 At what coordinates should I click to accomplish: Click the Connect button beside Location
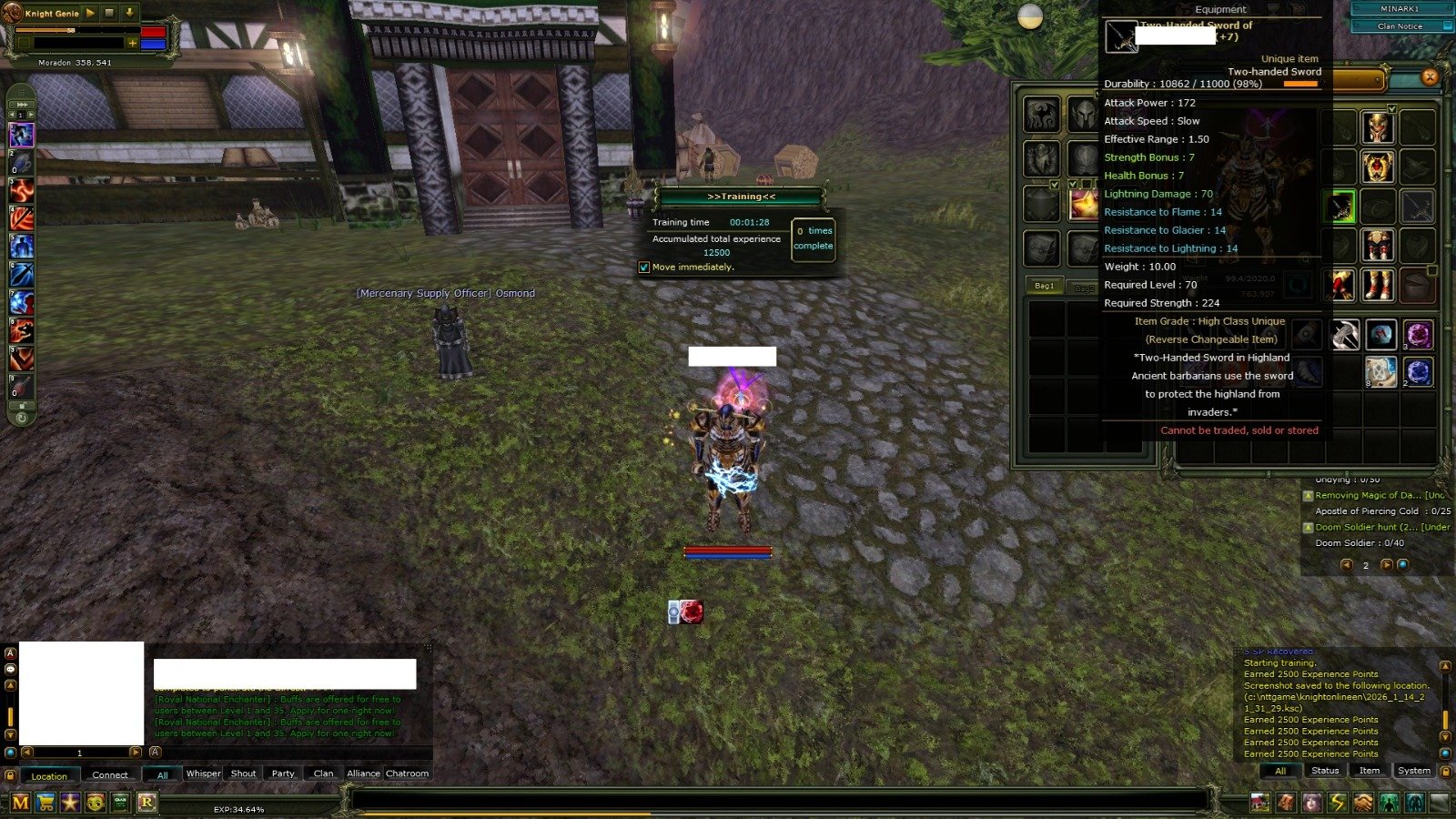click(x=109, y=774)
